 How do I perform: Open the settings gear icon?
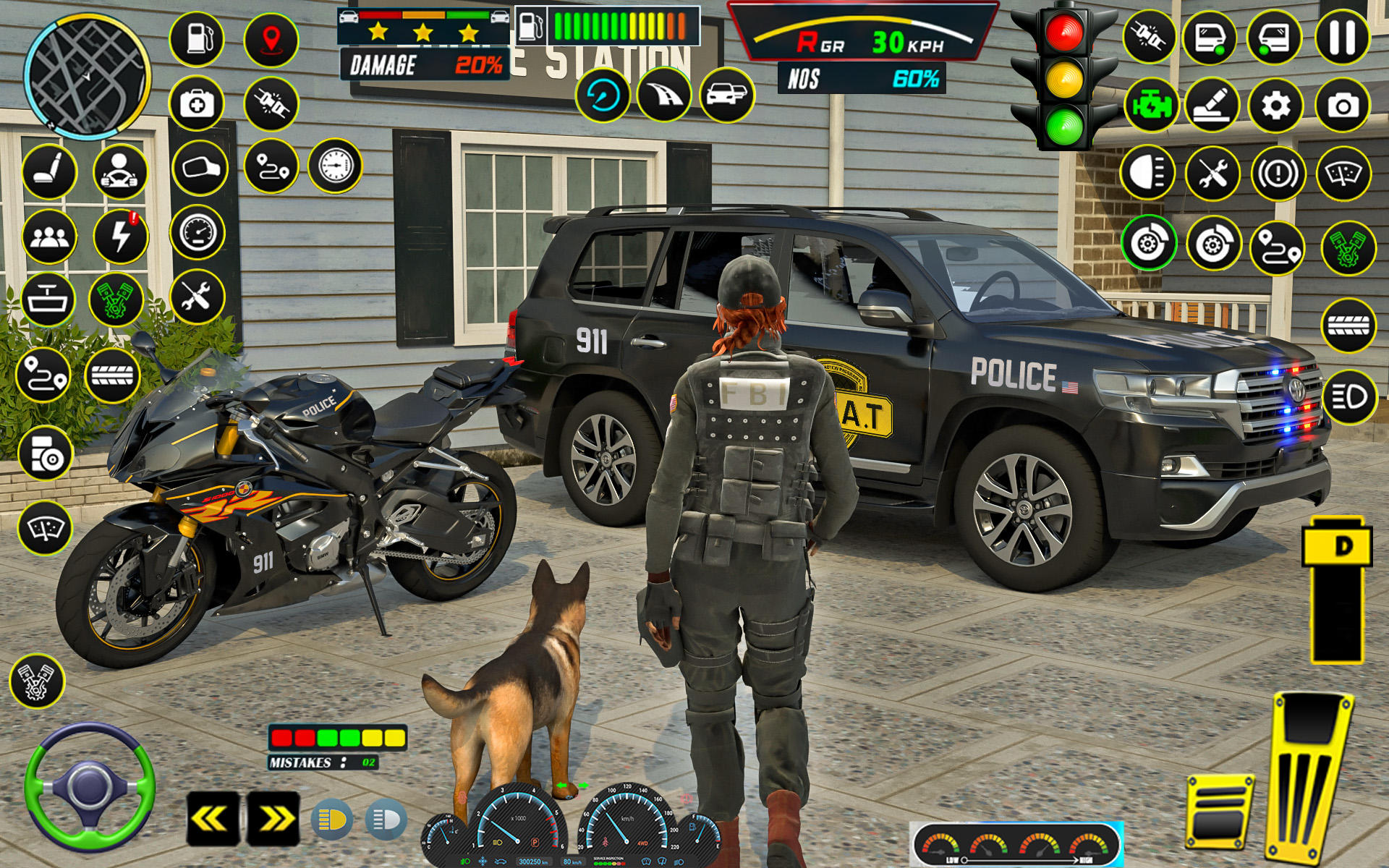(x=1277, y=105)
